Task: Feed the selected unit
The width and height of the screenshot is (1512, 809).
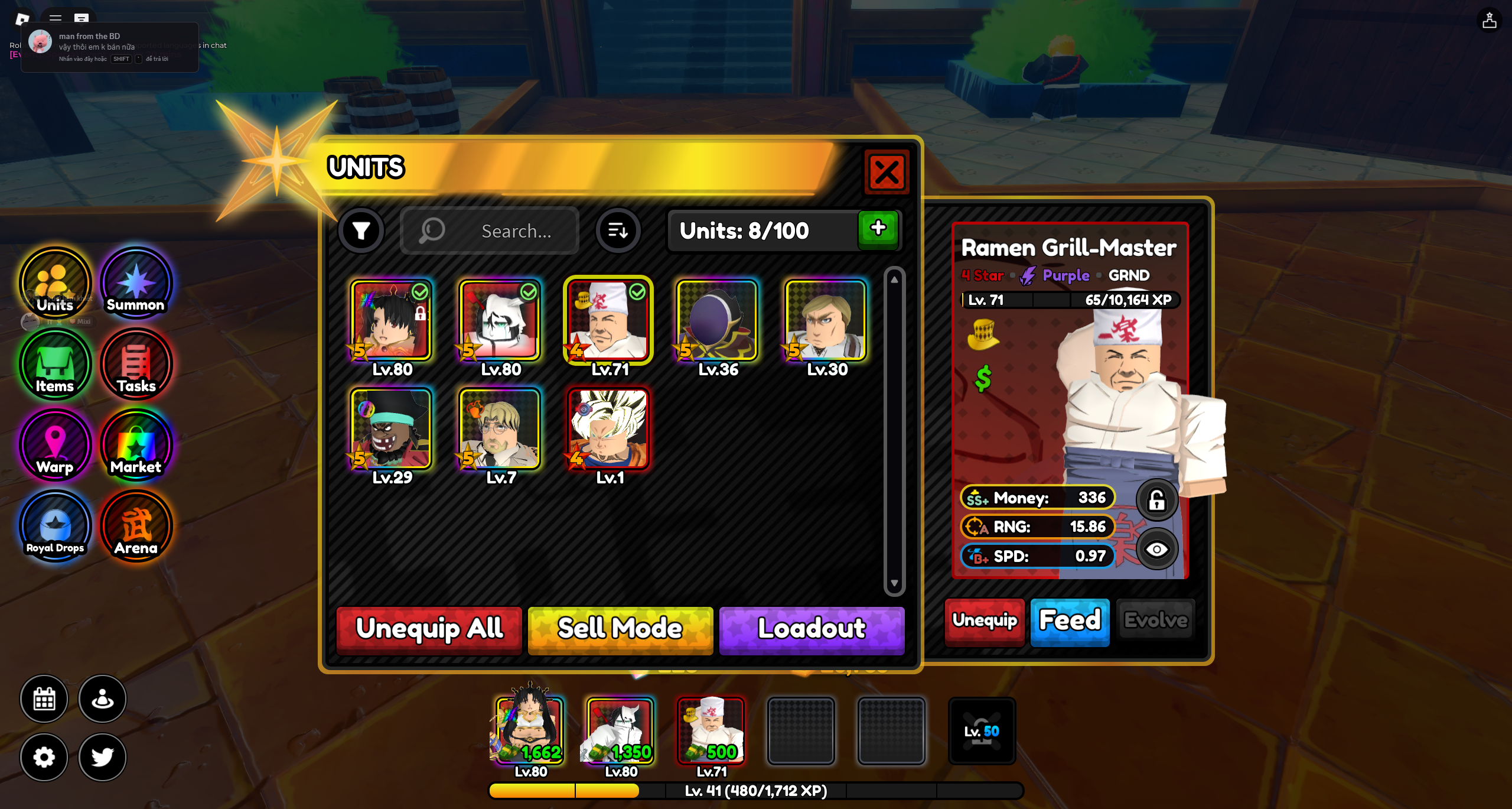Action: coord(1070,620)
